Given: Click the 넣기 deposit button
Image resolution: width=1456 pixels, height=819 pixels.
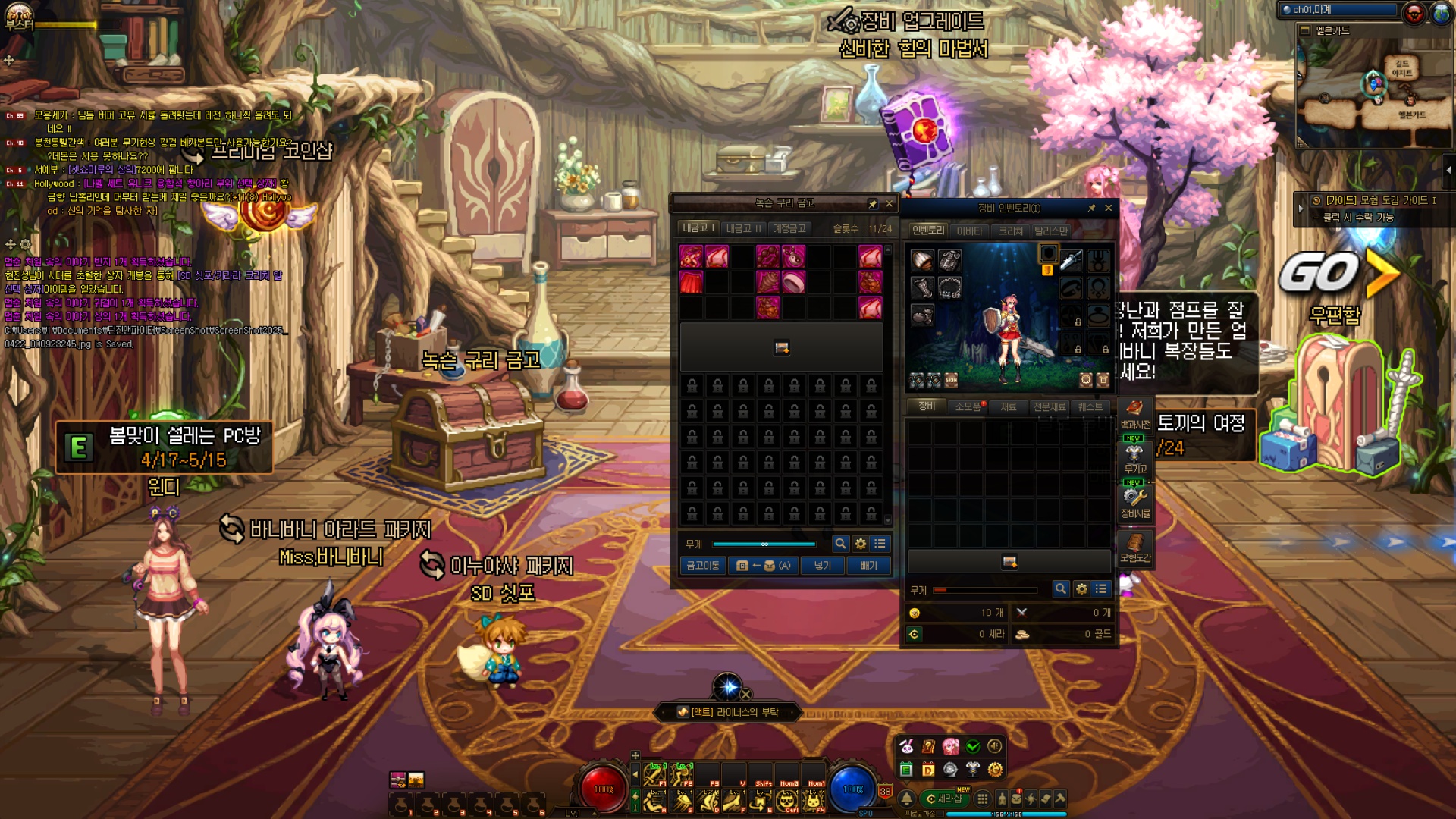Looking at the screenshot, I should pyautogui.click(x=823, y=566).
